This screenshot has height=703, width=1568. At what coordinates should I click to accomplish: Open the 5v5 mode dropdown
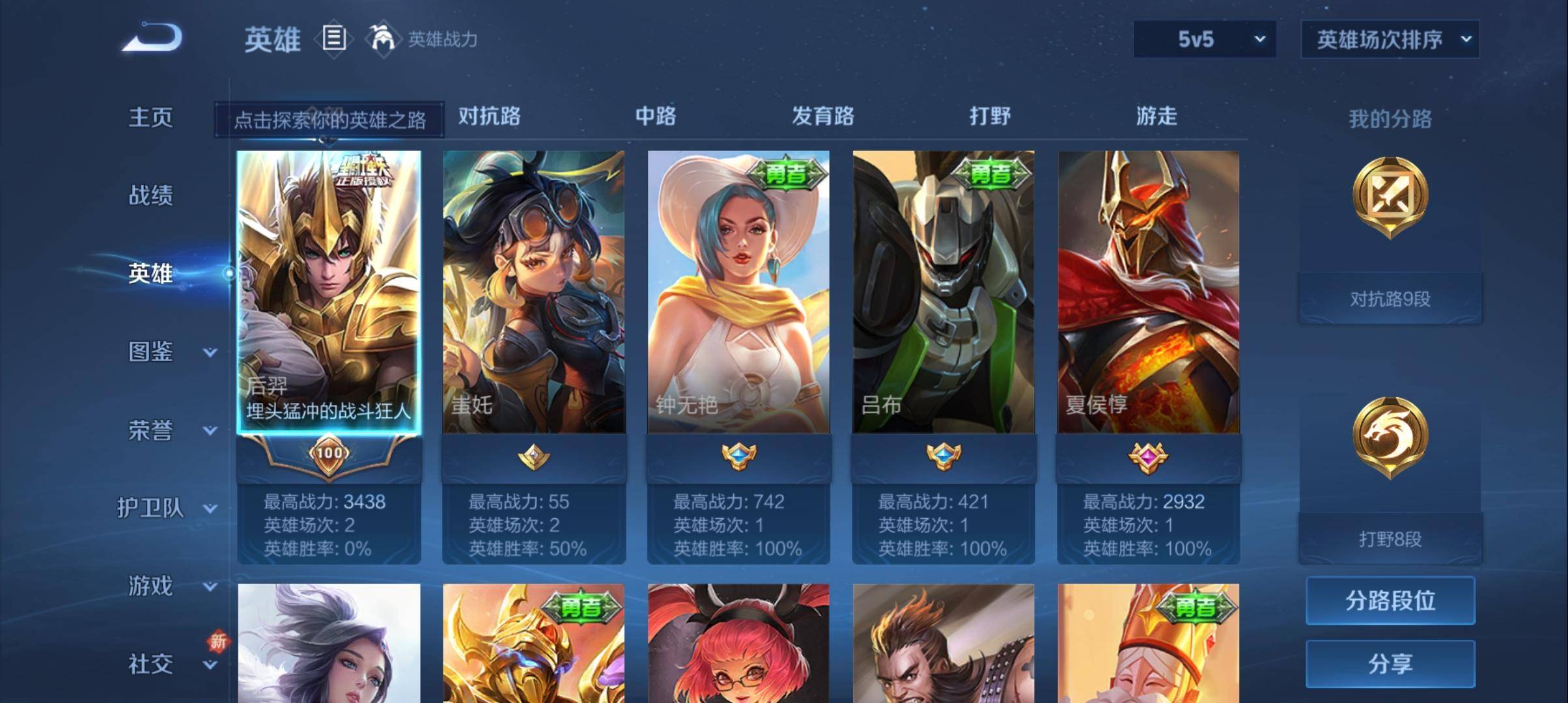pyautogui.click(x=1205, y=40)
